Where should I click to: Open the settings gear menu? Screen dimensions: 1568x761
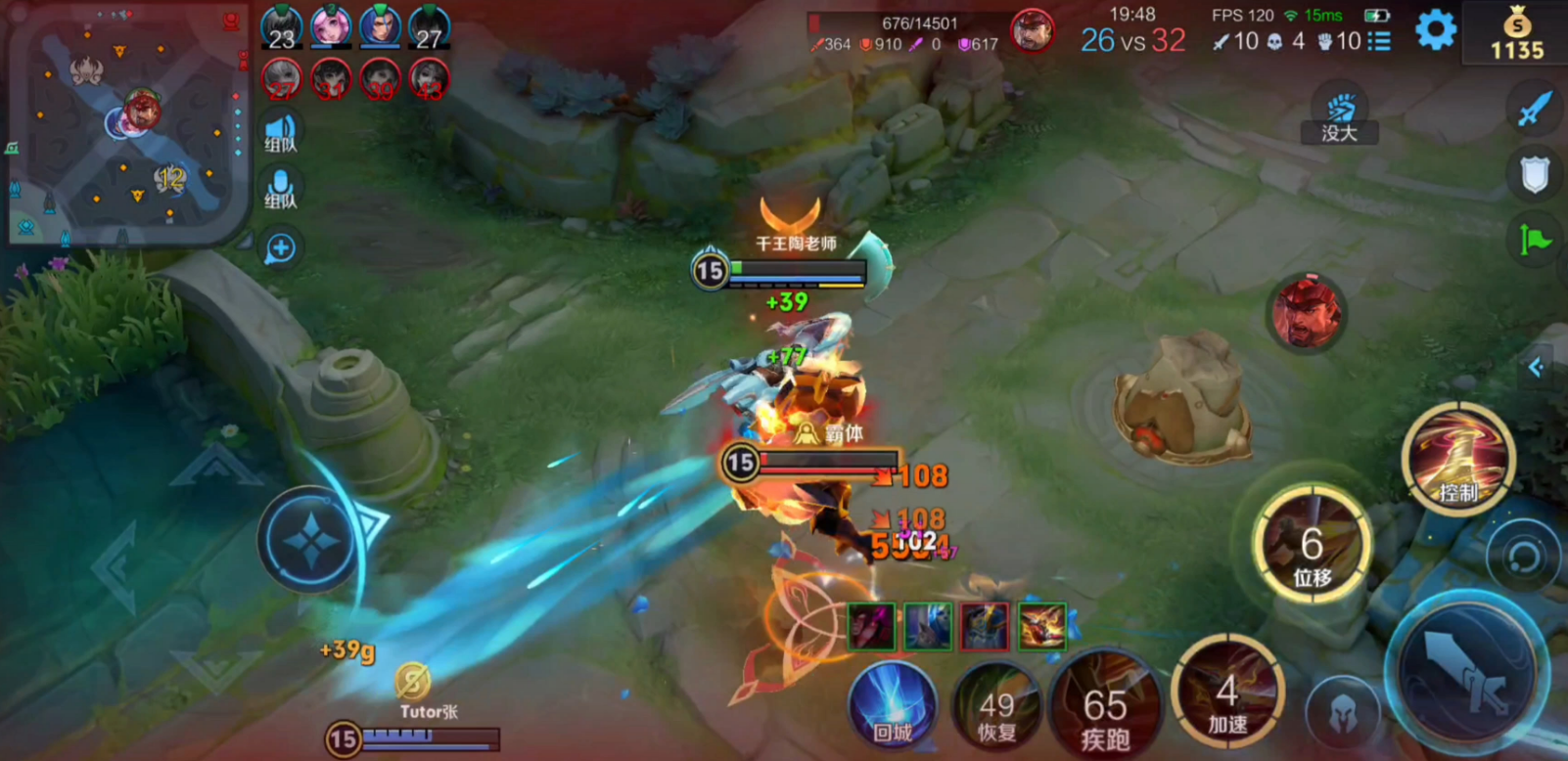click(x=1435, y=30)
